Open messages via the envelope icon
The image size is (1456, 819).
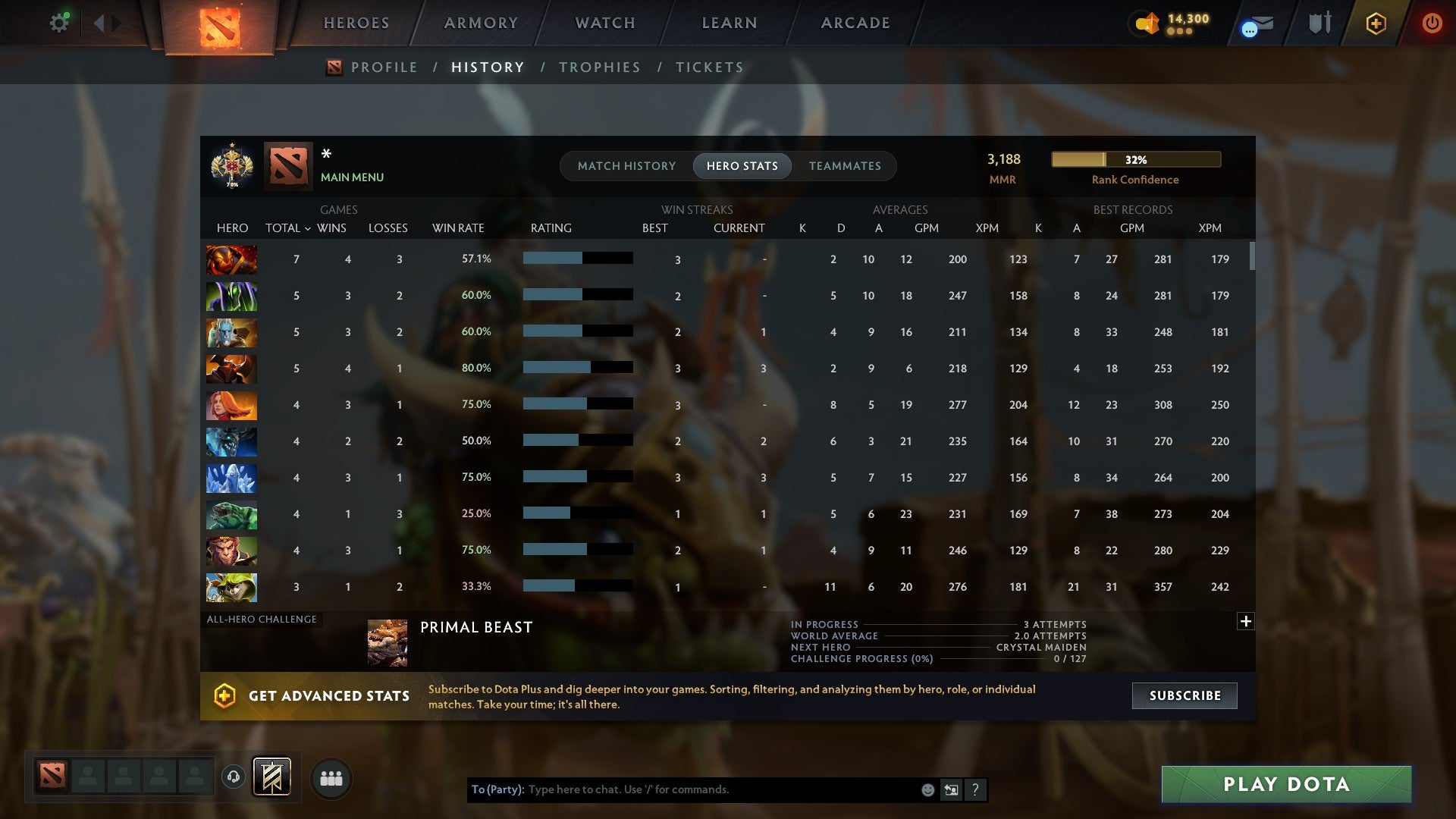pyautogui.click(x=1255, y=24)
